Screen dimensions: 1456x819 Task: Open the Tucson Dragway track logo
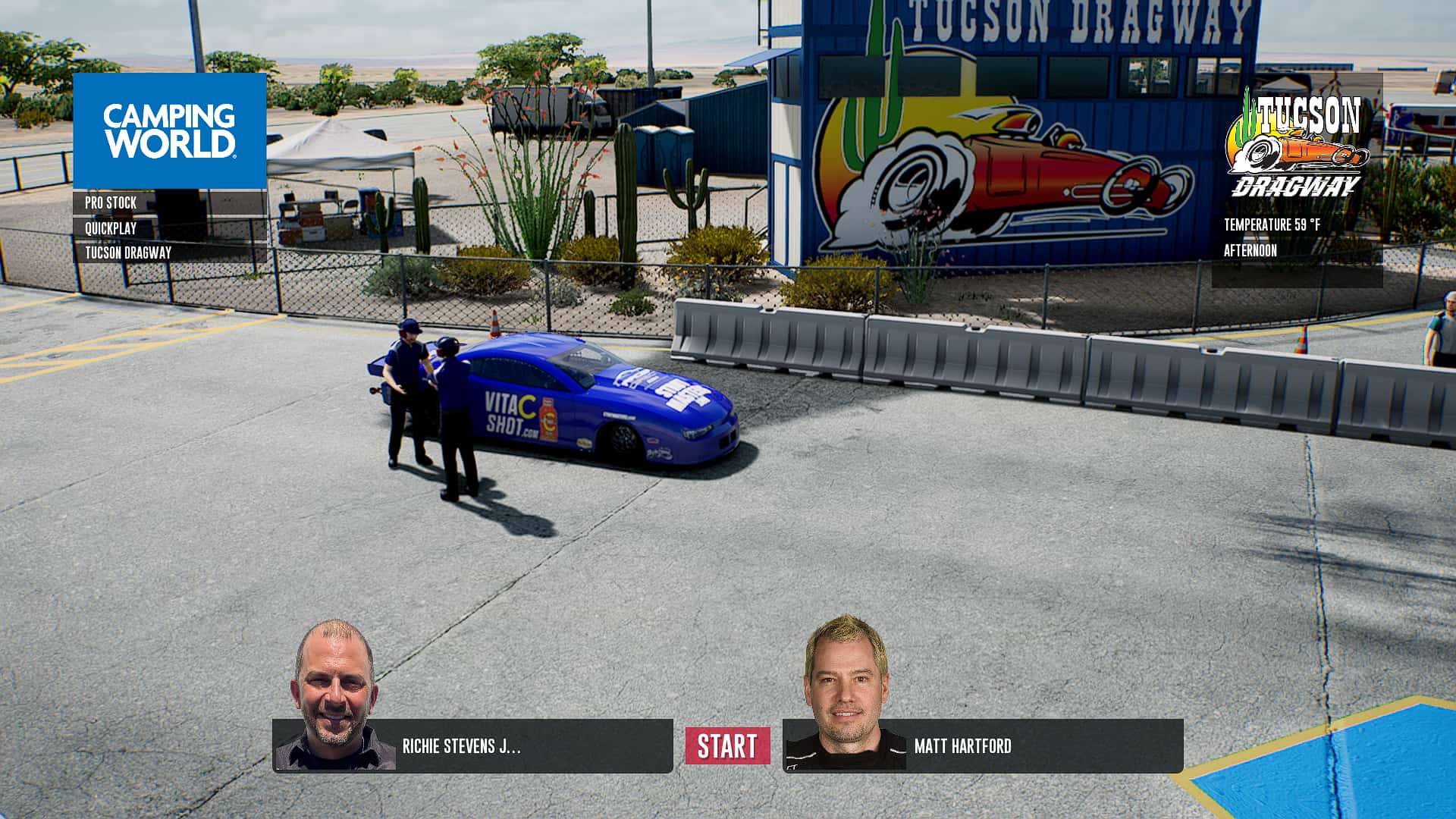(1297, 144)
